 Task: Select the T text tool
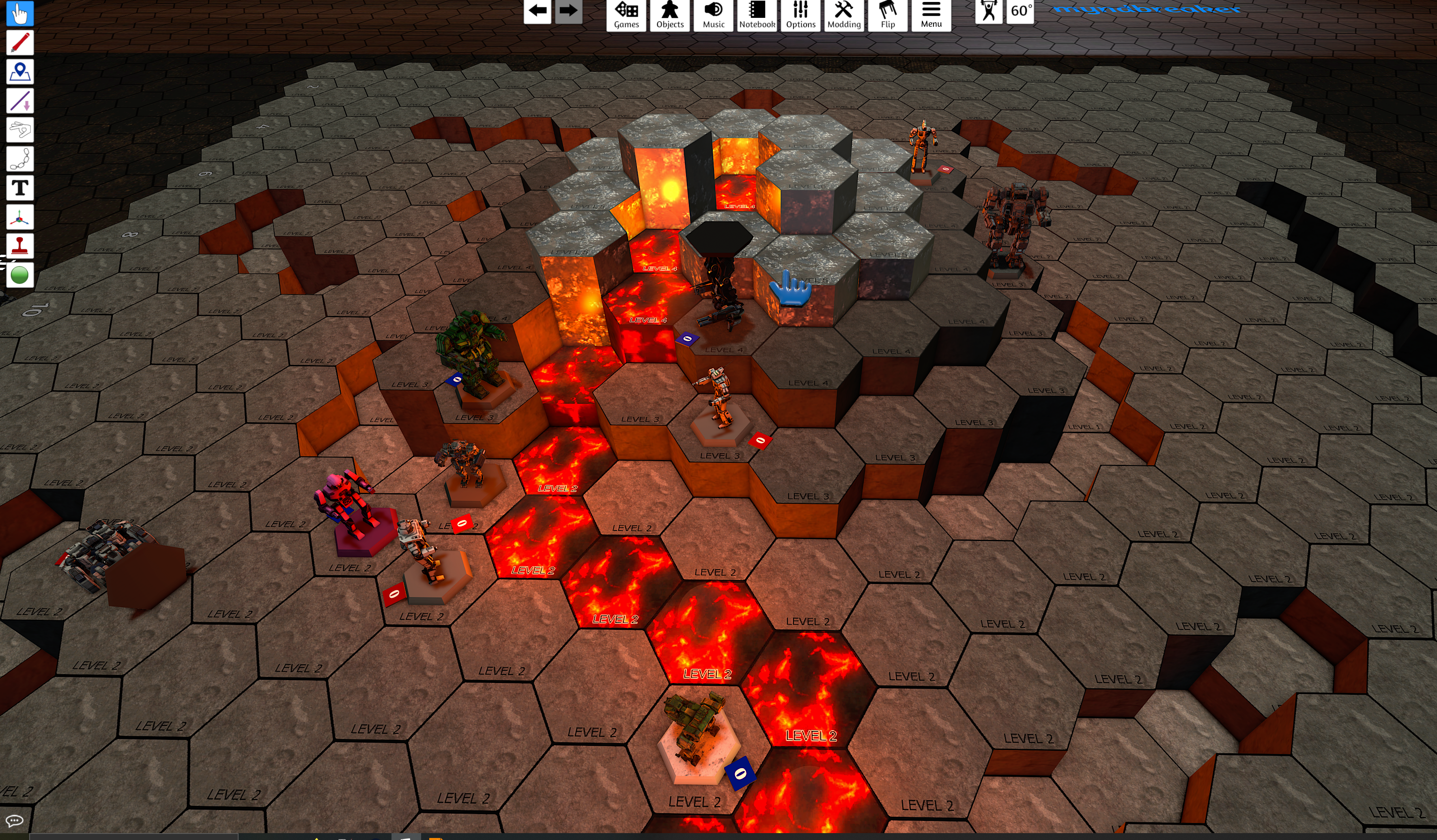(20, 188)
